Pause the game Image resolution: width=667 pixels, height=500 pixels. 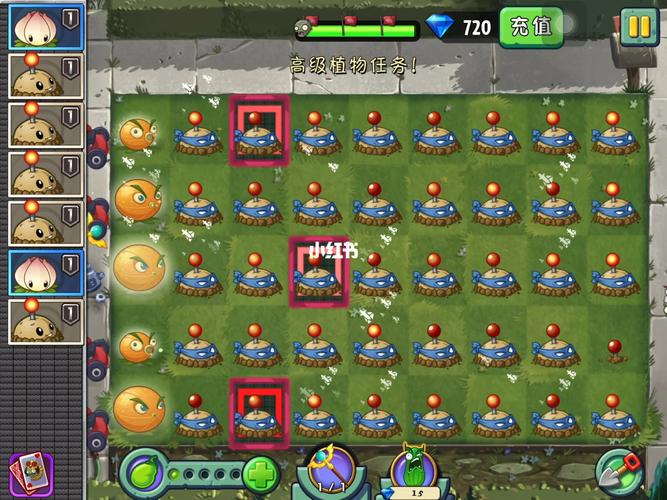637,25
